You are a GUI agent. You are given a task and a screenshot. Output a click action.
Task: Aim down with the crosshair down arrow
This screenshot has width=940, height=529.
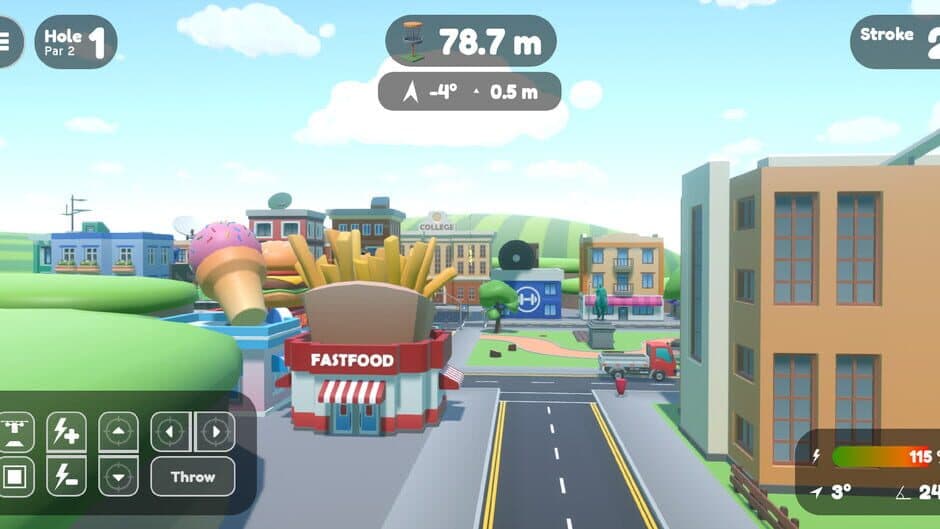tap(118, 477)
